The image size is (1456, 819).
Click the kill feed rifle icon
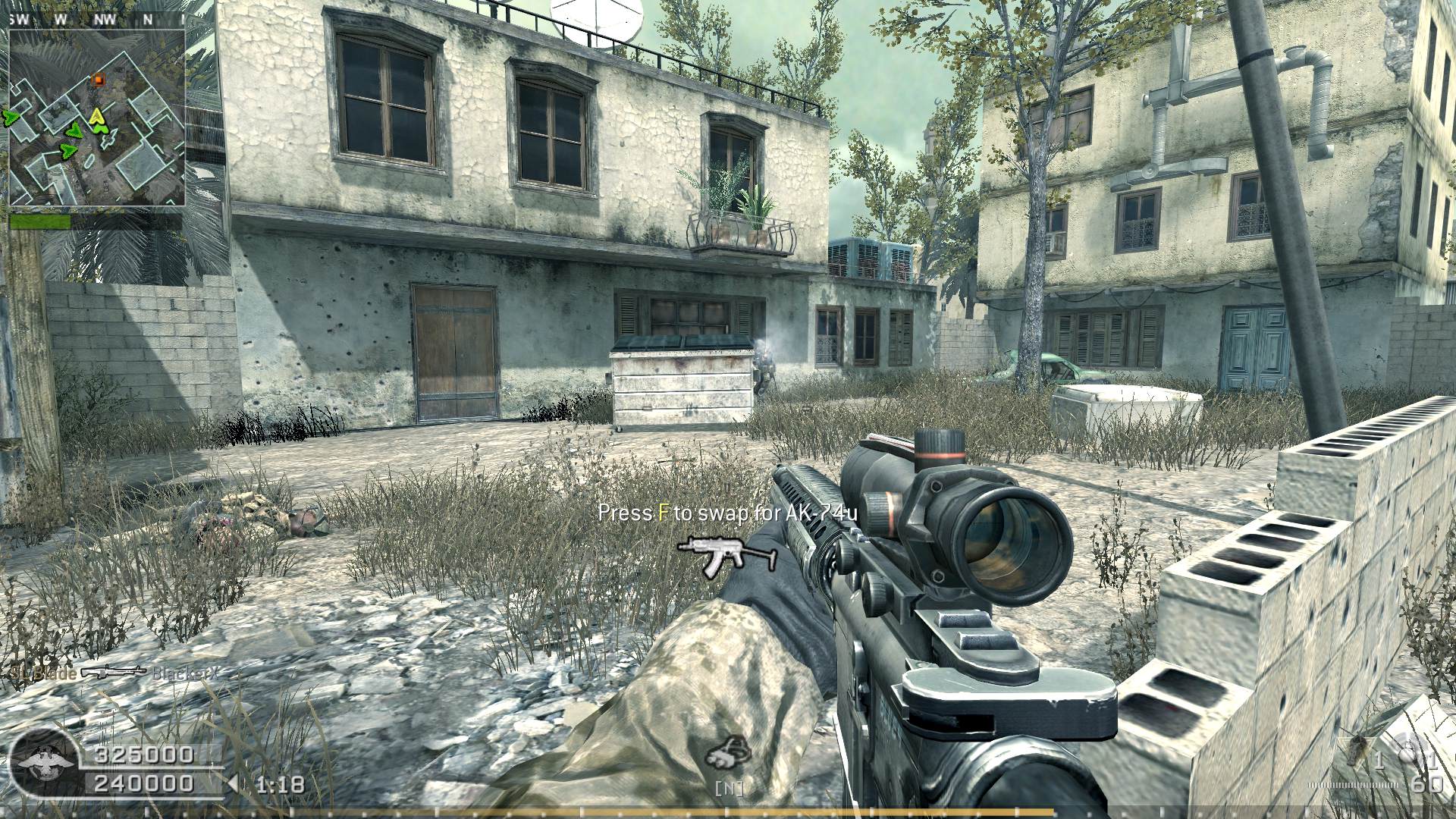[x=113, y=671]
